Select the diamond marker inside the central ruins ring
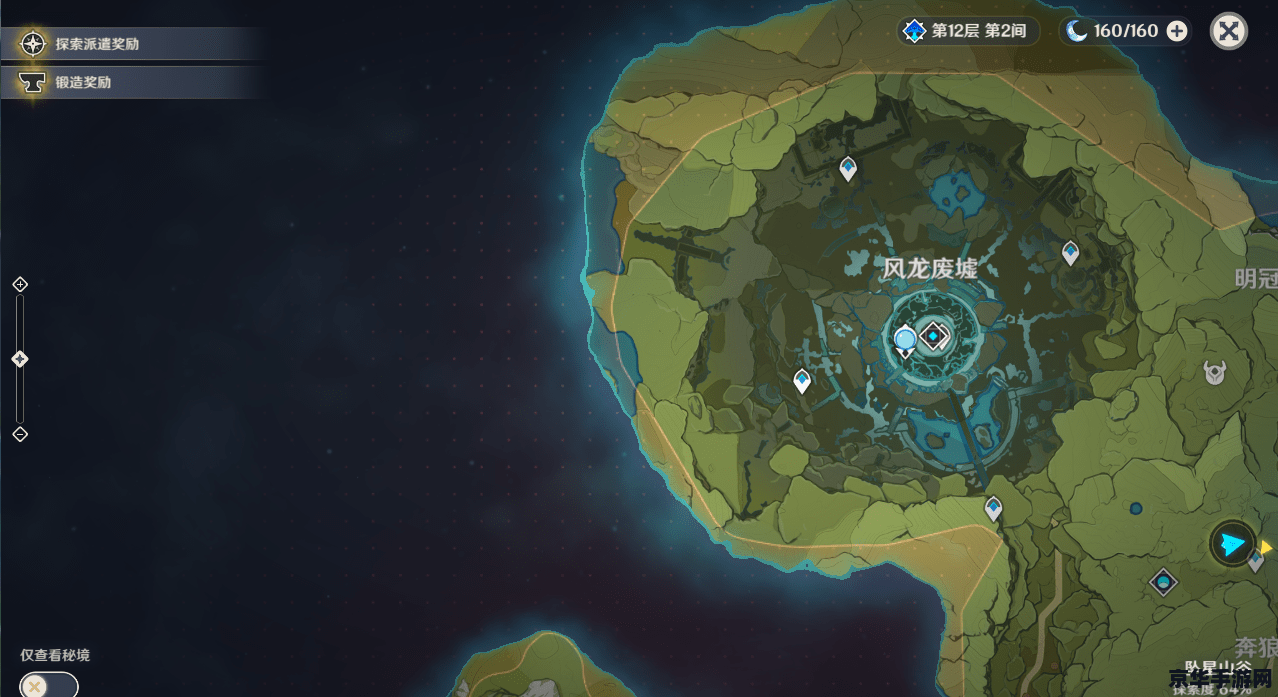Image resolution: width=1278 pixels, height=697 pixels. coord(934,337)
